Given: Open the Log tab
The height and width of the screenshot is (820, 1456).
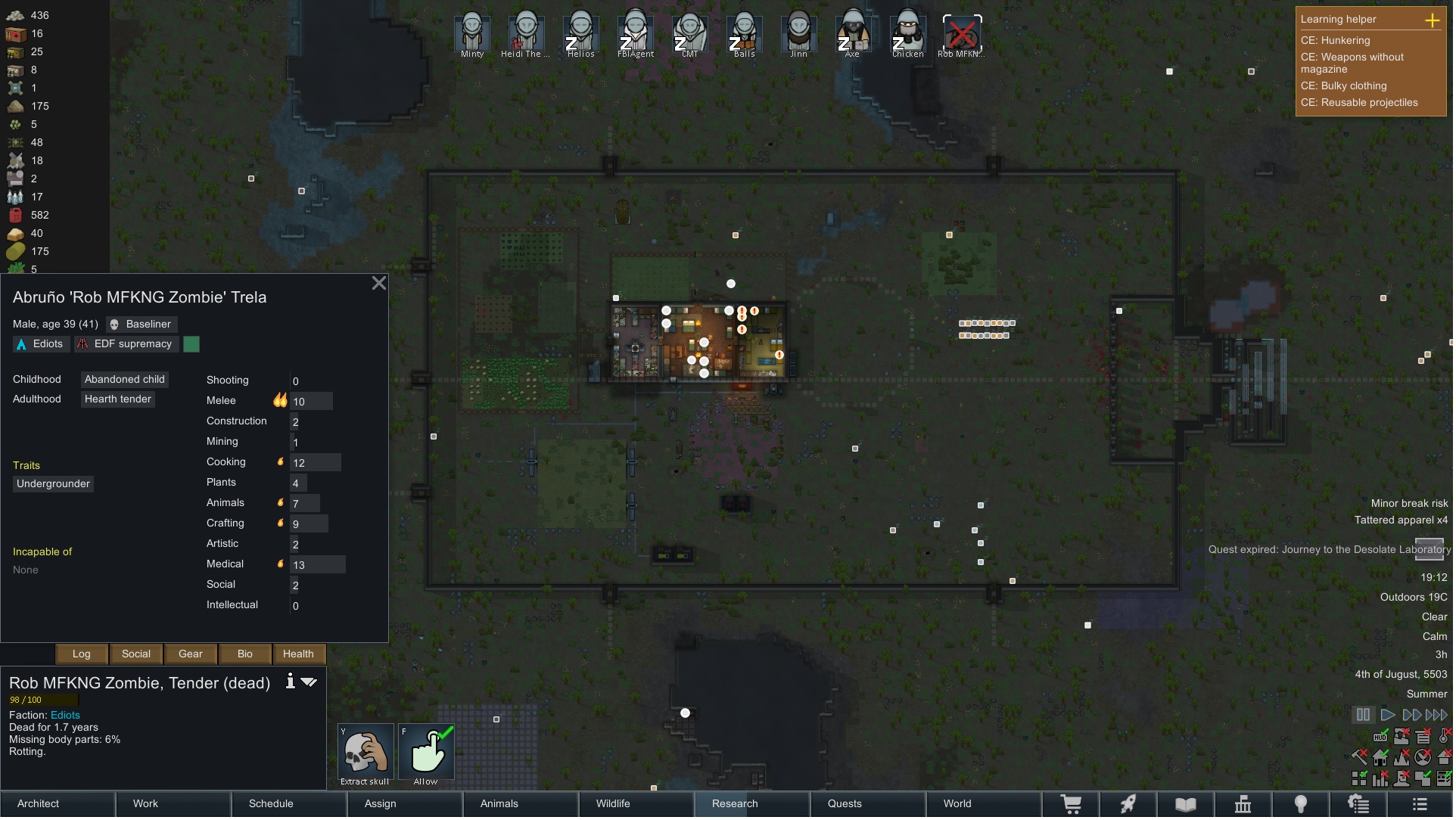Looking at the screenshot, I should [82, 655].
